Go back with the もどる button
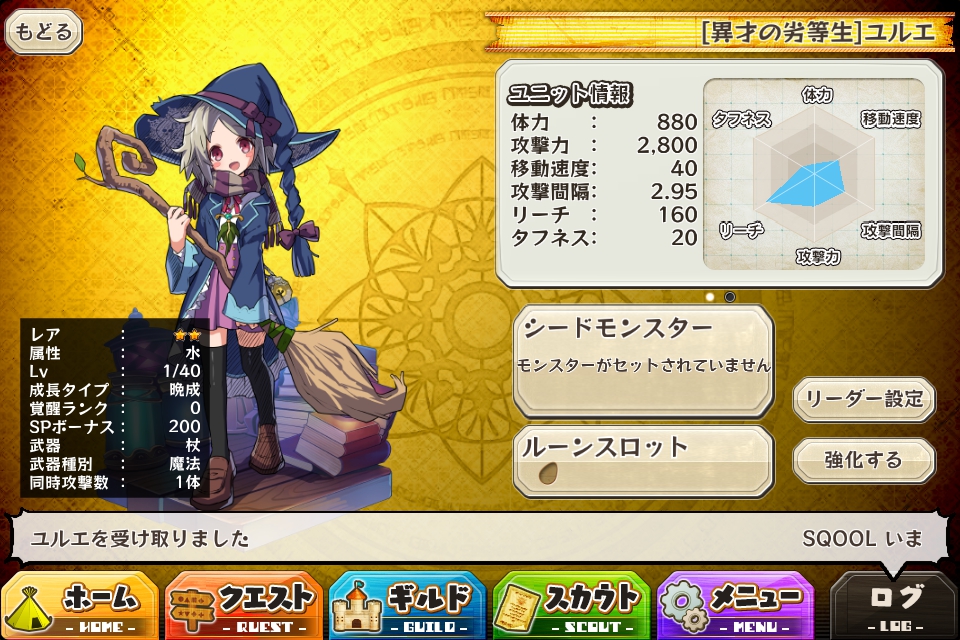Screen dimensions: 960x640 point(44,32)
